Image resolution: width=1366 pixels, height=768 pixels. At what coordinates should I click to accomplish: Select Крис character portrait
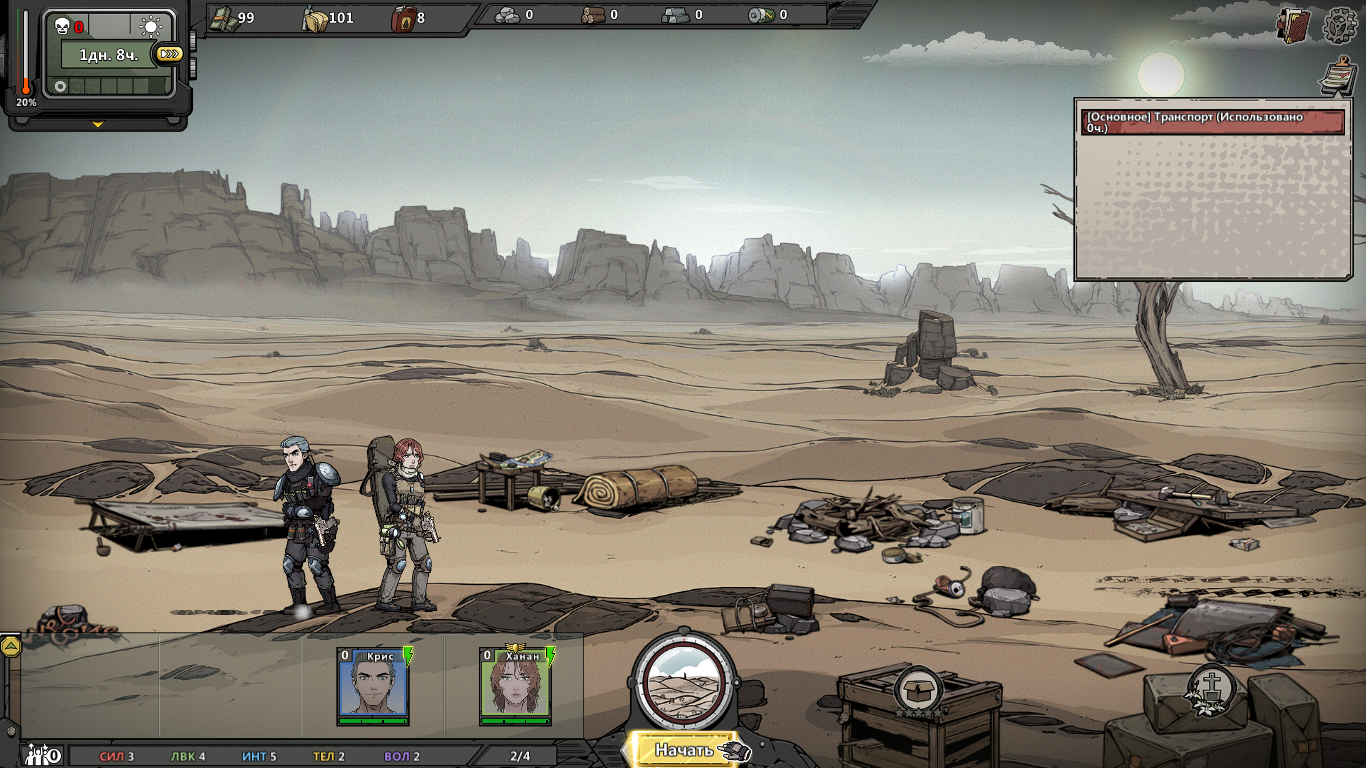pos(374,686)
